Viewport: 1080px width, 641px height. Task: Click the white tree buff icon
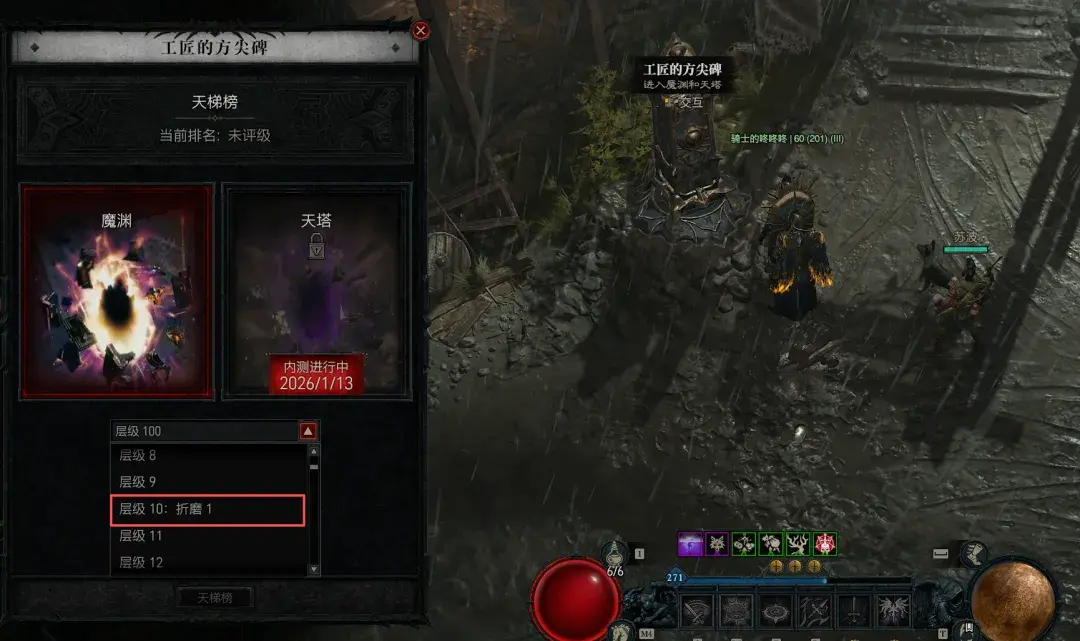(x=798, y=544)
